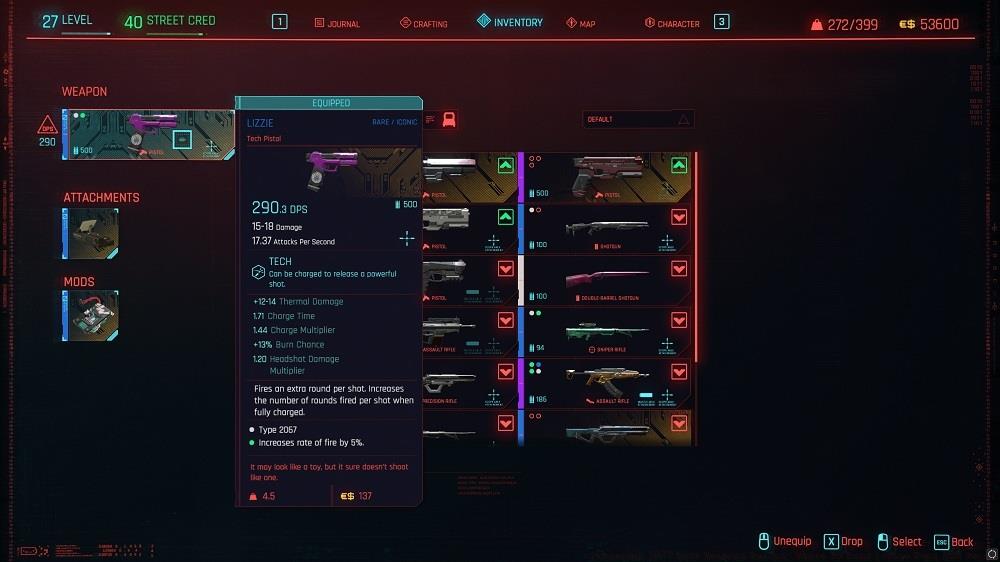Go back using the Back button
Image resolution: width=1000 pixels, height=562 pixels.
[x=953, y=541]
